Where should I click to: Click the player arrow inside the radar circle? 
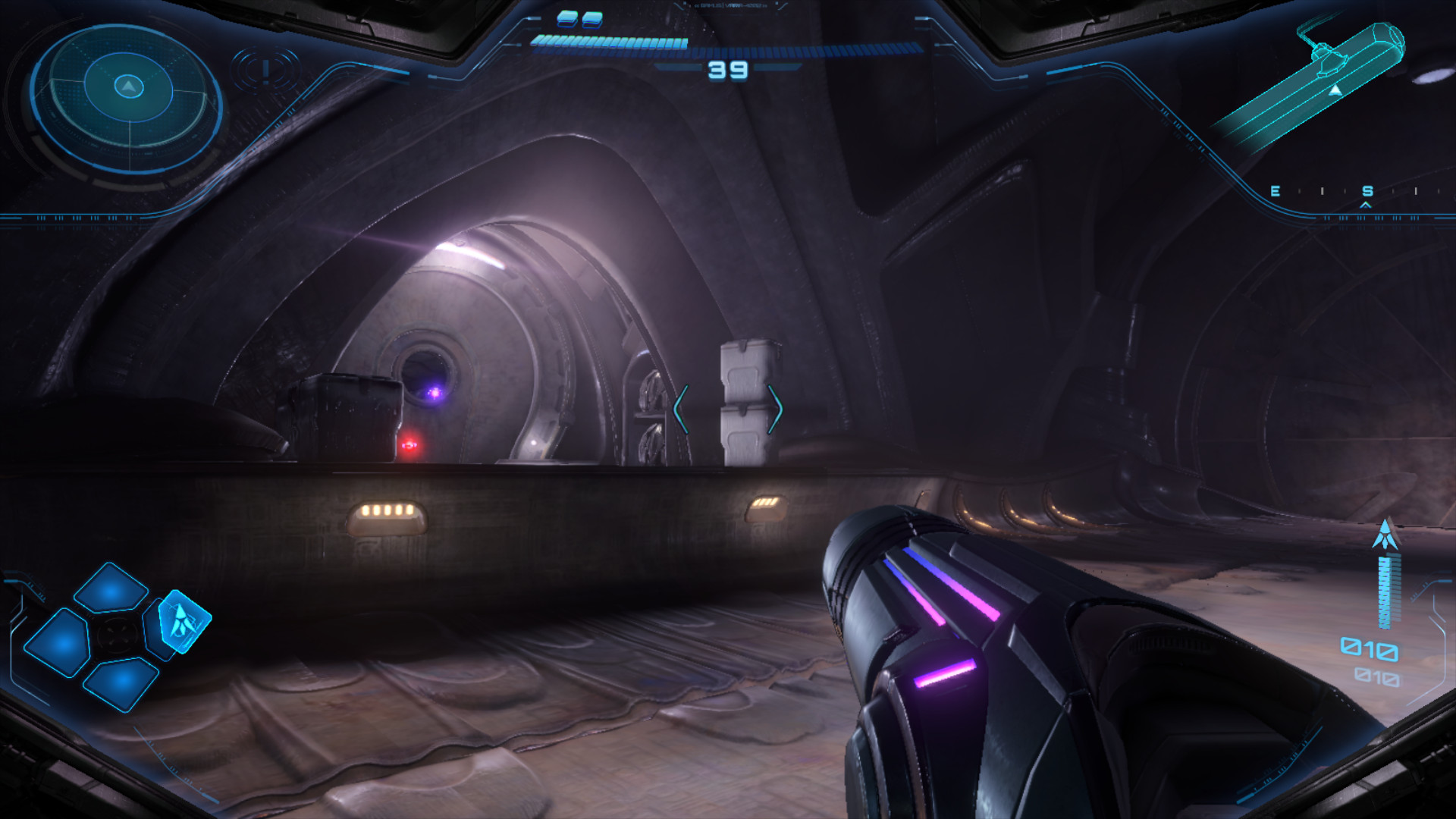pyautogui.click(x=129, y=86)
